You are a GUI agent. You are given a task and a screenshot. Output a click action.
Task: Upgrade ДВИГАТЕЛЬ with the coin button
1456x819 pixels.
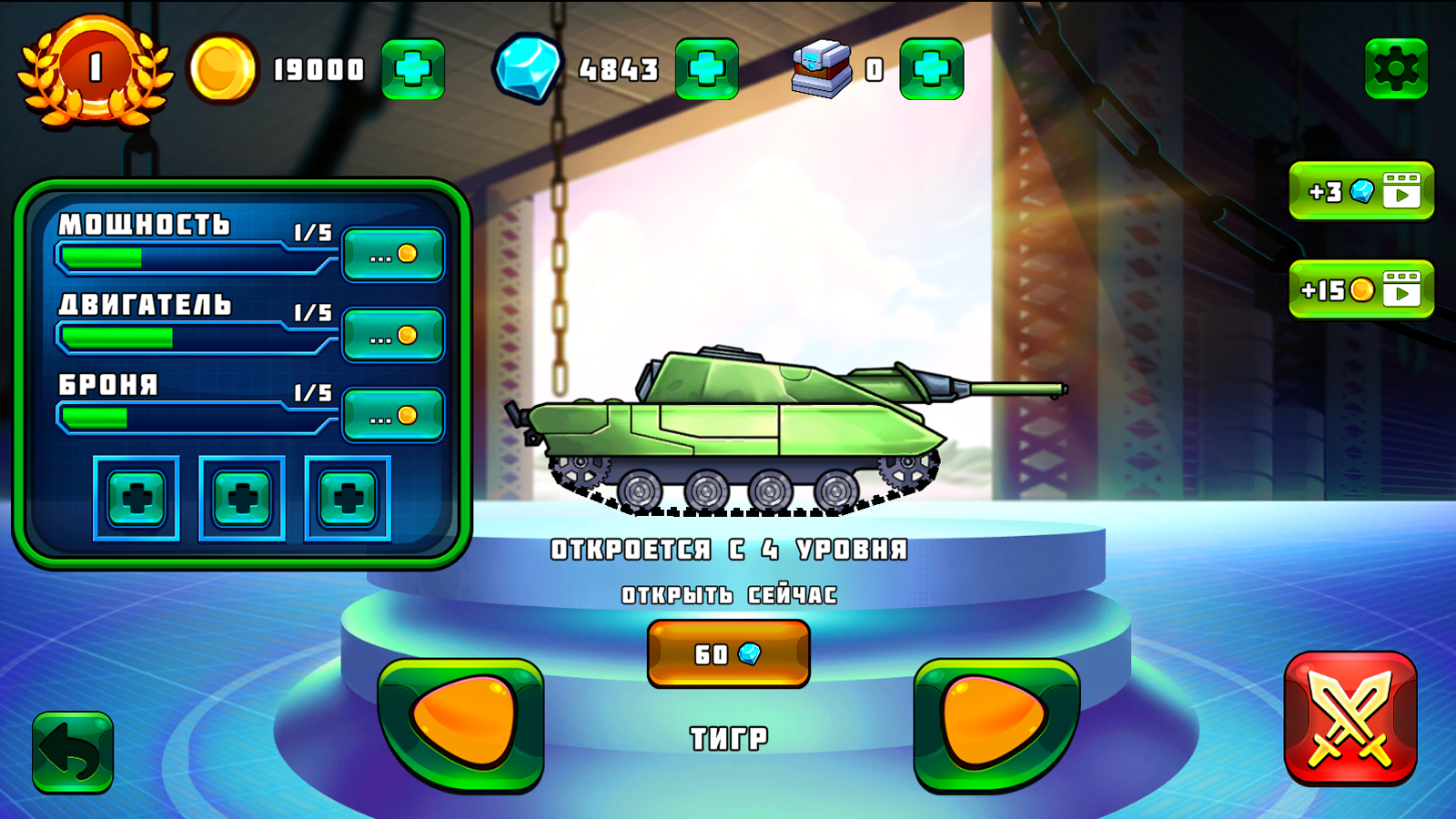393,334
